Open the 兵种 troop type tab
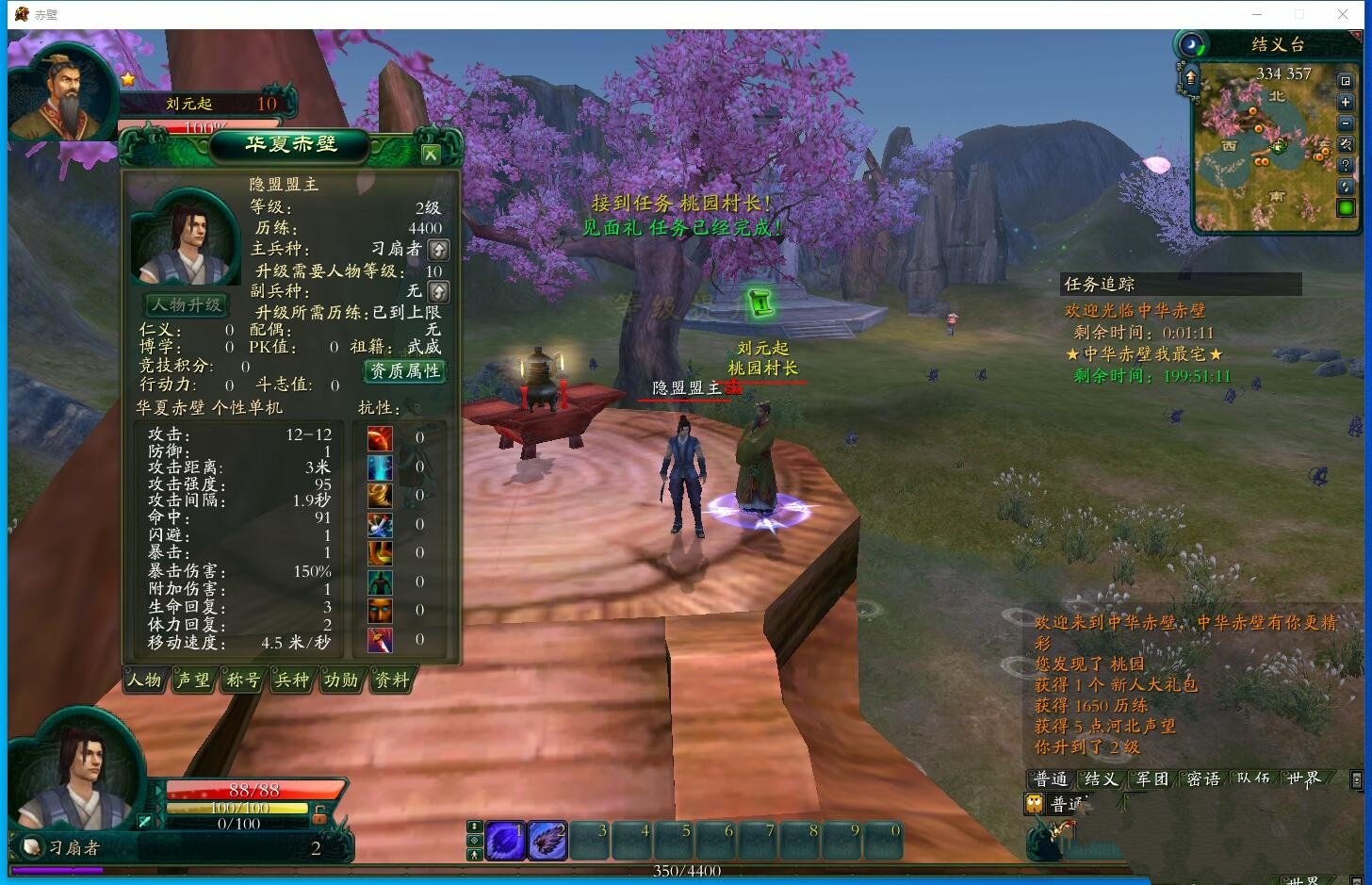1372x885 pixels. [292, 680]
